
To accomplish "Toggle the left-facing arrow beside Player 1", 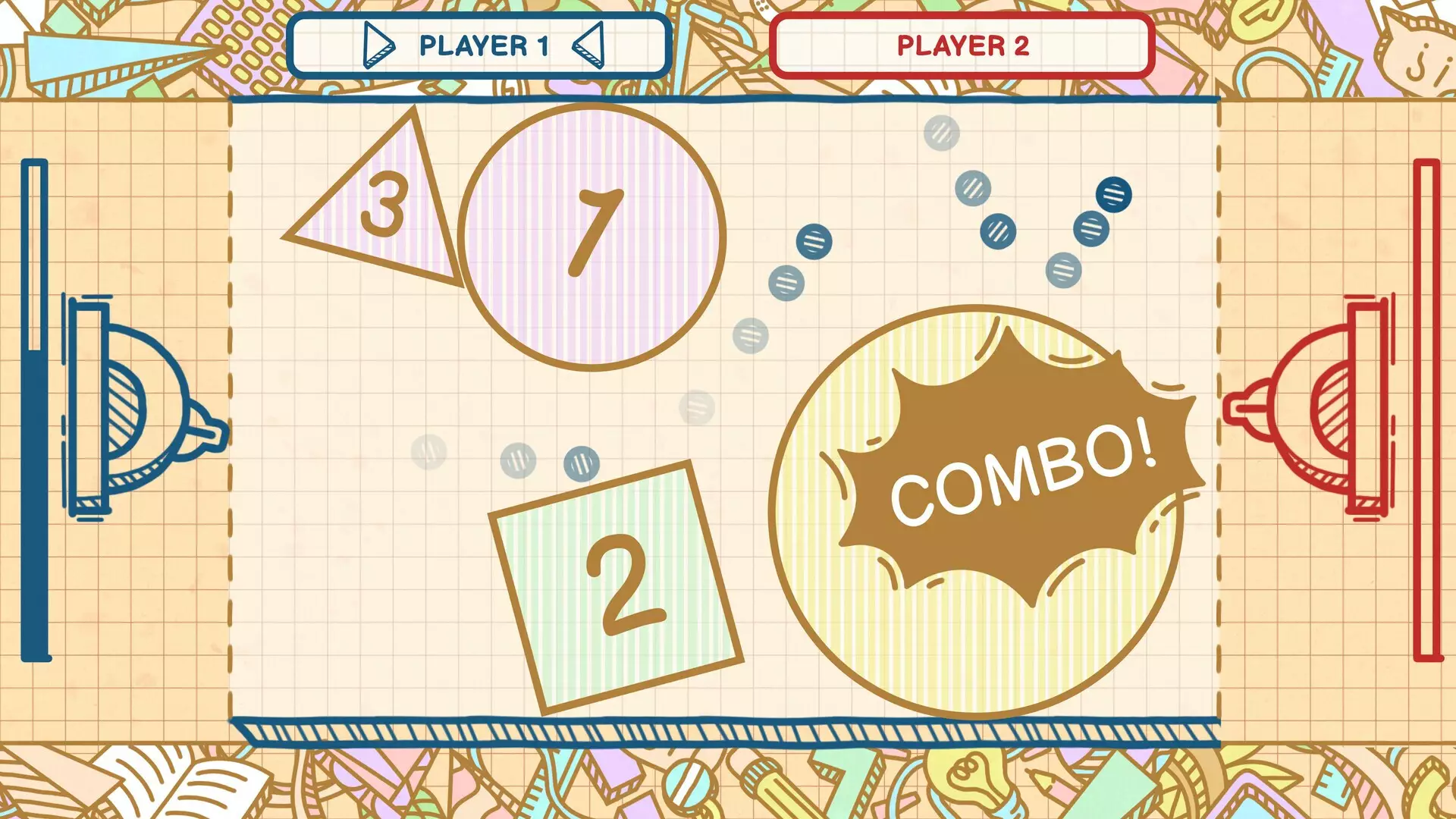I will click(588, 45).
